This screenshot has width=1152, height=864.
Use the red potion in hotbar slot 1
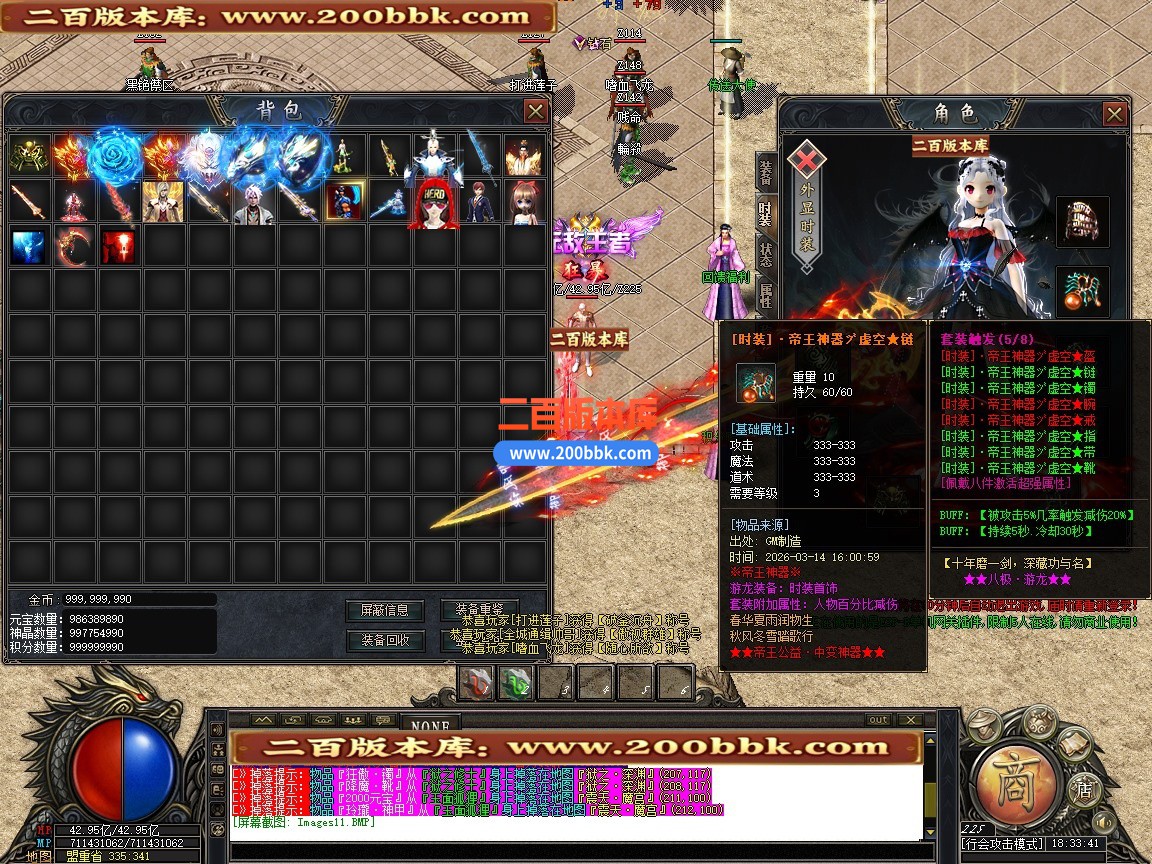pyautogui.click(x=477, y=683)
